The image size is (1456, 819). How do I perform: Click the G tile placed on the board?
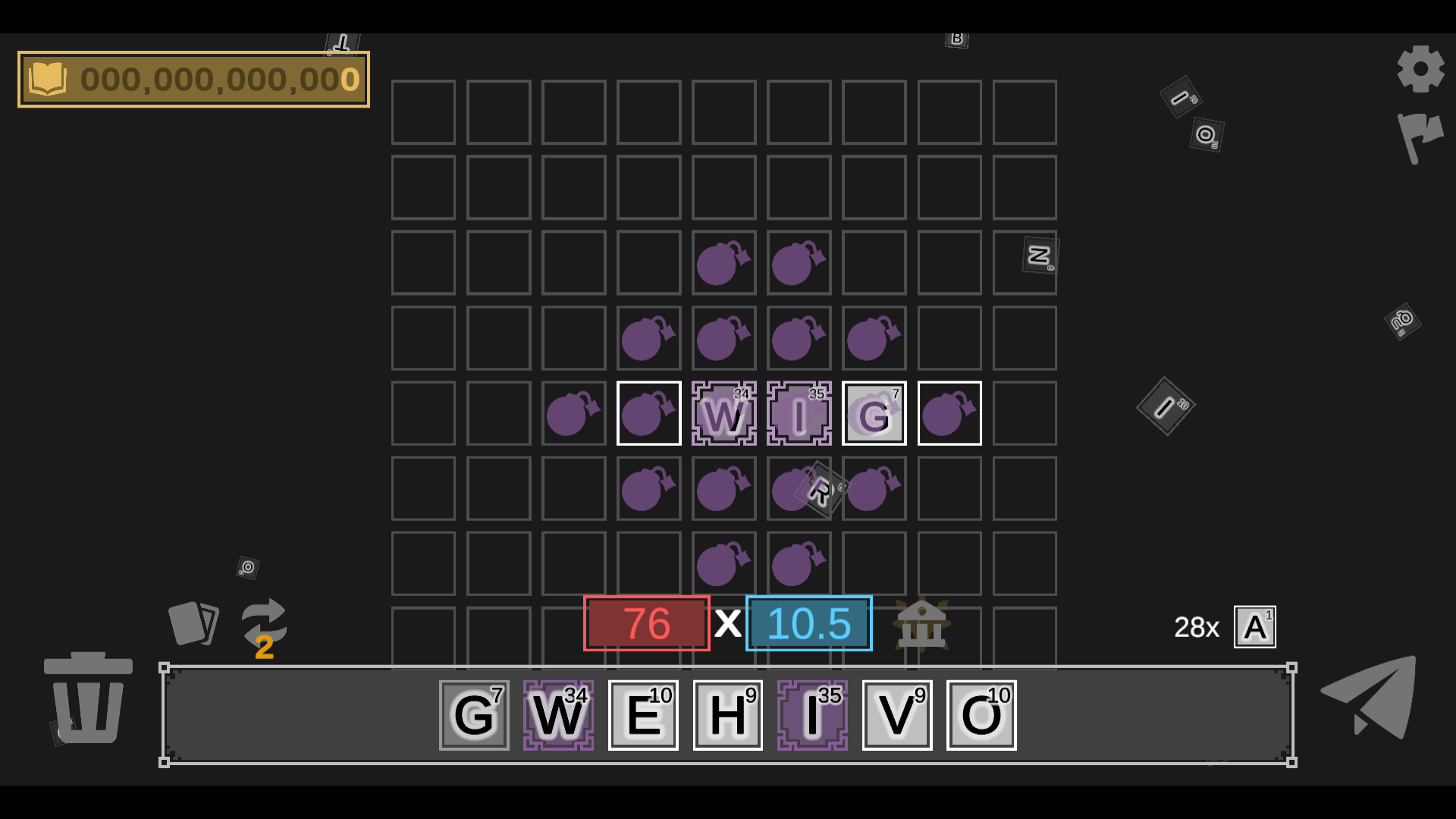(x=874, y=413)
